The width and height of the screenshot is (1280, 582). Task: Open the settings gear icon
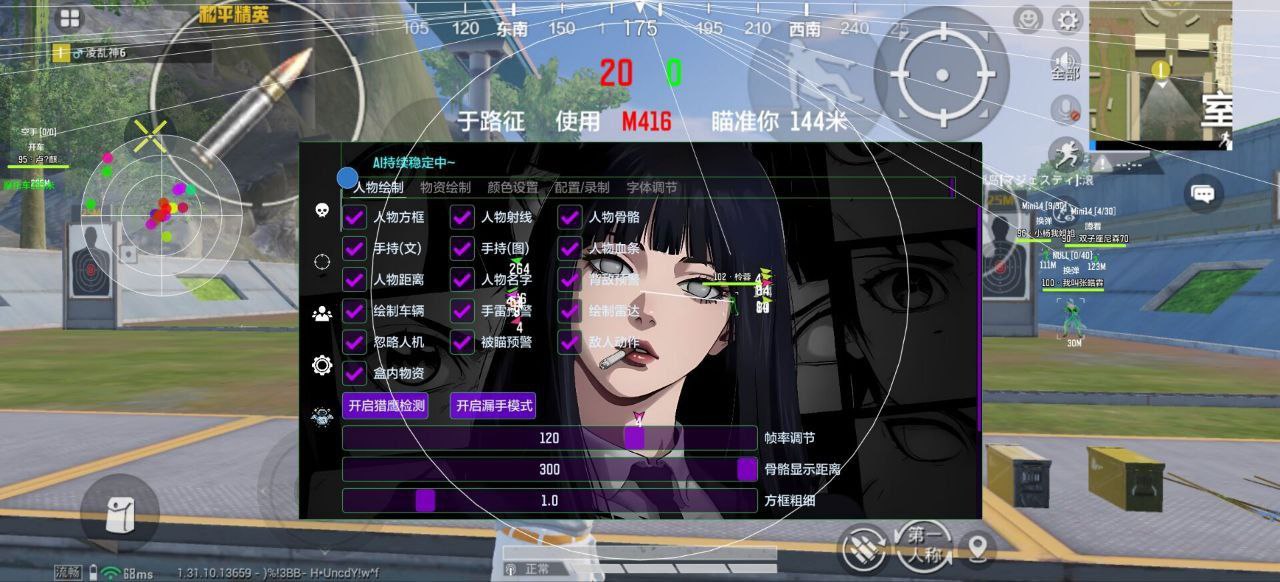1068,20
